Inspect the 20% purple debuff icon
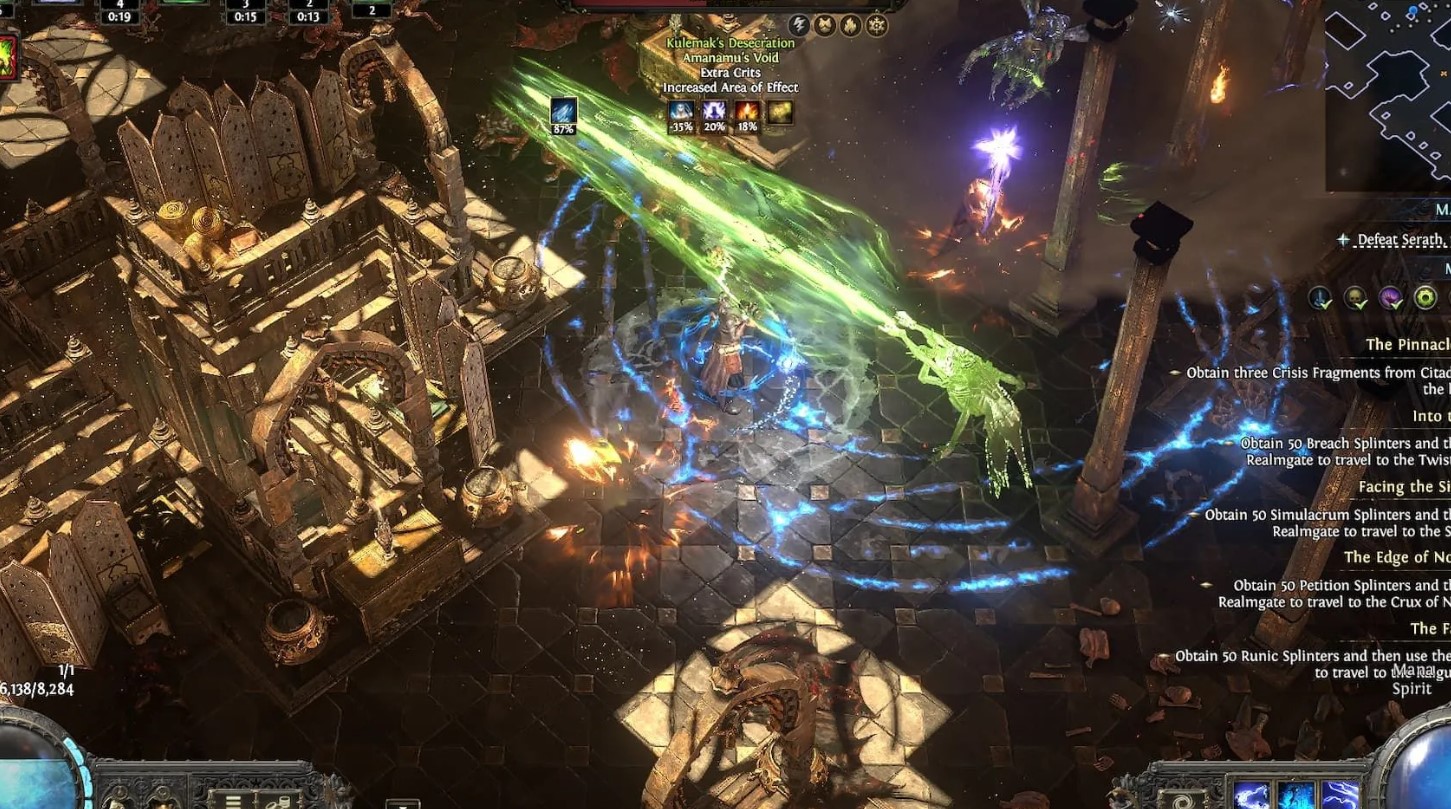 pyautogui.click(x=715, y=111)
